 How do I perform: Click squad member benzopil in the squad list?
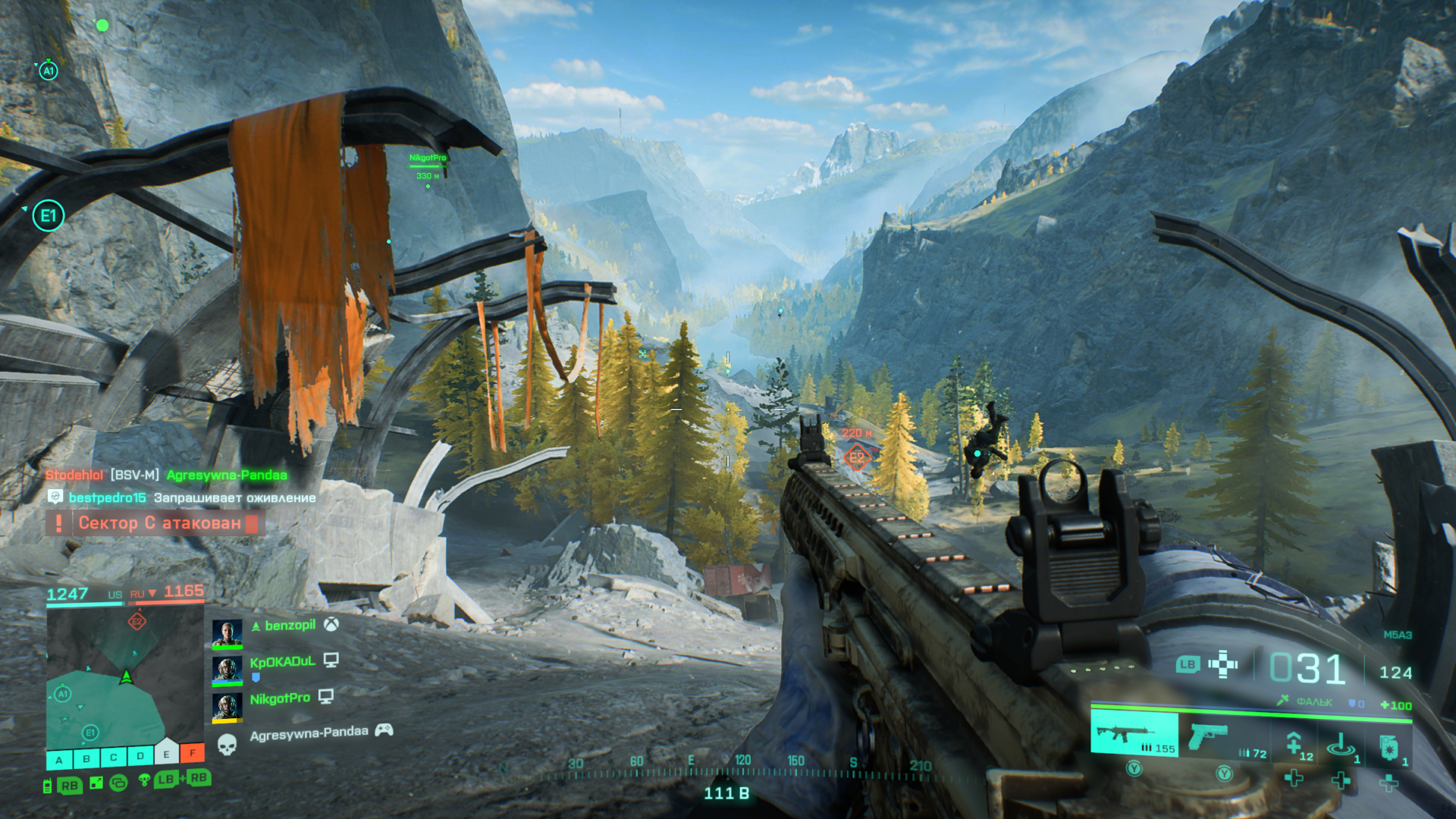(290, 626)
